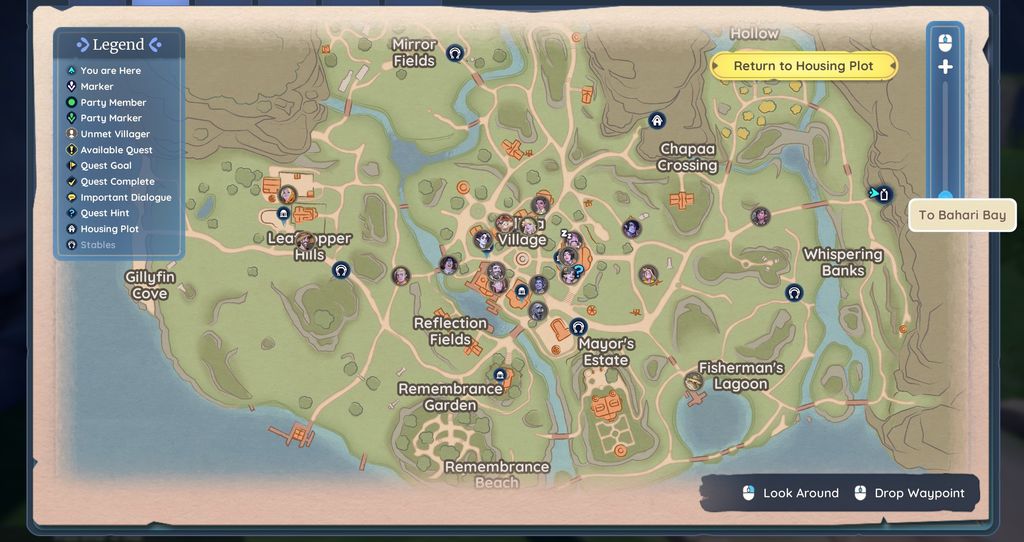This screenshot has width=1024, height=542.
Task: Click the villager portrait at Fisherman's Lagoon
Action: (x=693, y=381)
